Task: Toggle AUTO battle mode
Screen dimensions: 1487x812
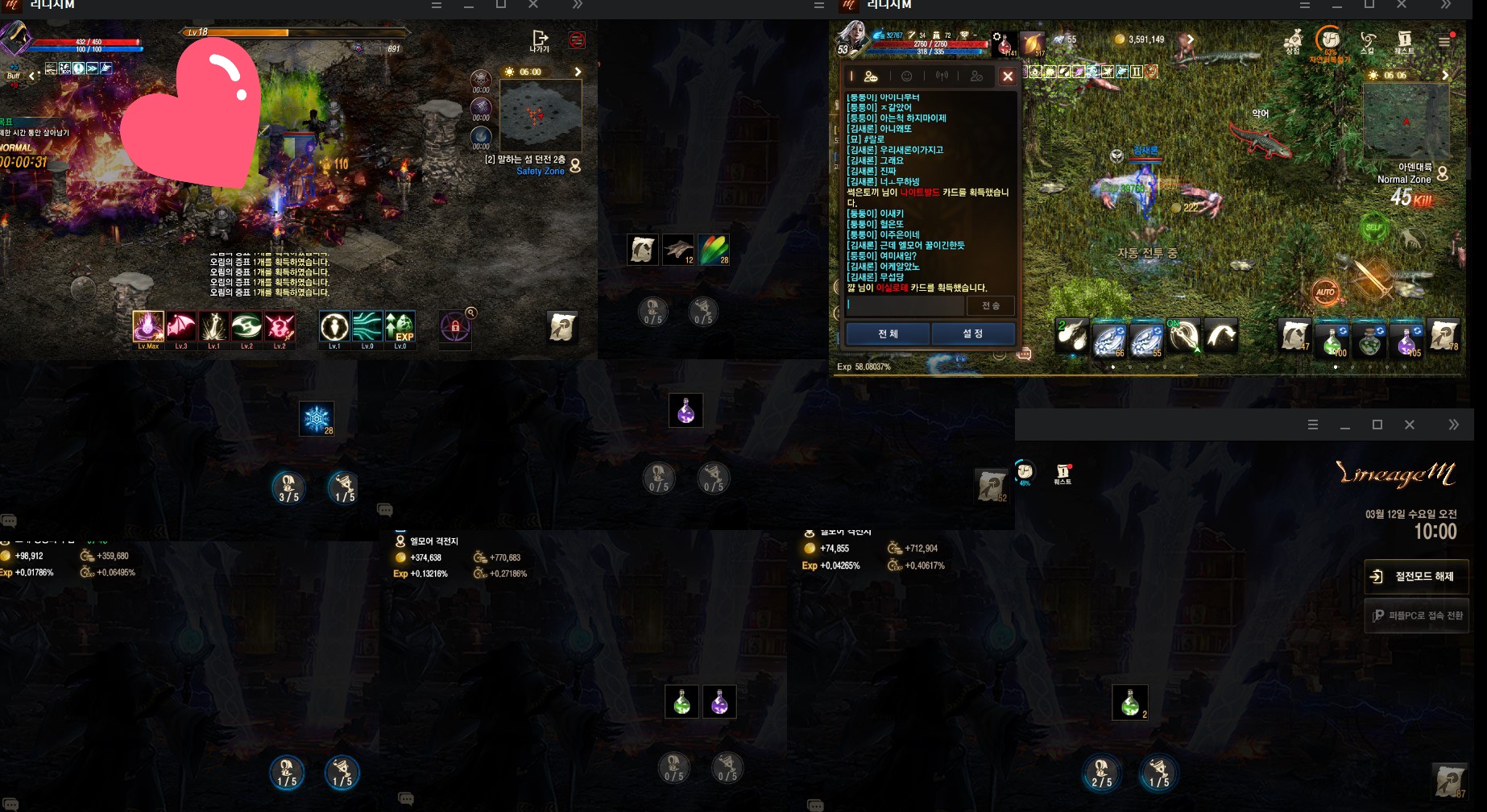Action: 1326,292
